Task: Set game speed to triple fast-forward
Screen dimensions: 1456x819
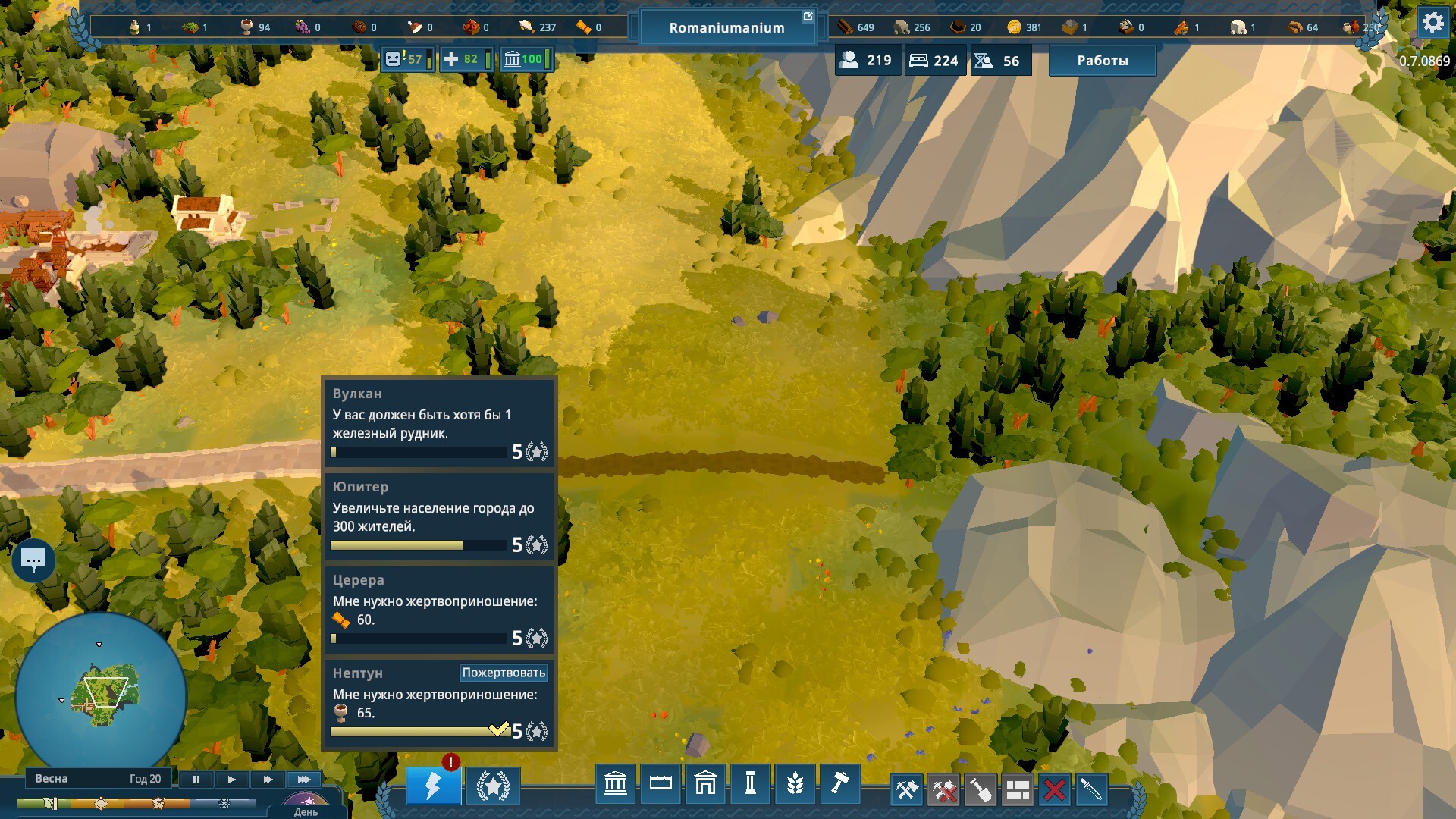Action: pyautogui.click(x=304, y=779)
